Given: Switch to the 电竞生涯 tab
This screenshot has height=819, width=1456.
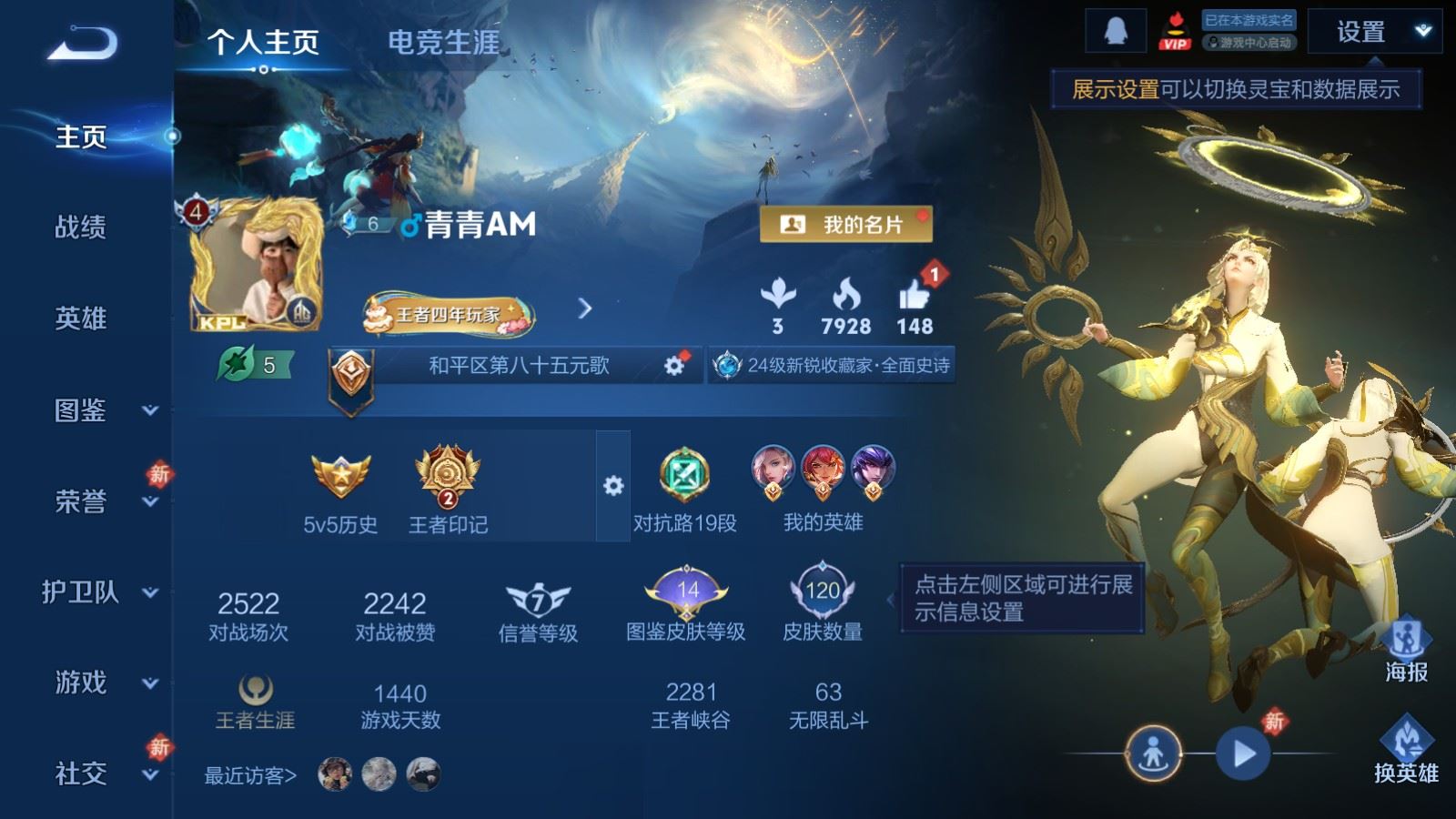Looking at the screenshot, I should (443, 43).
